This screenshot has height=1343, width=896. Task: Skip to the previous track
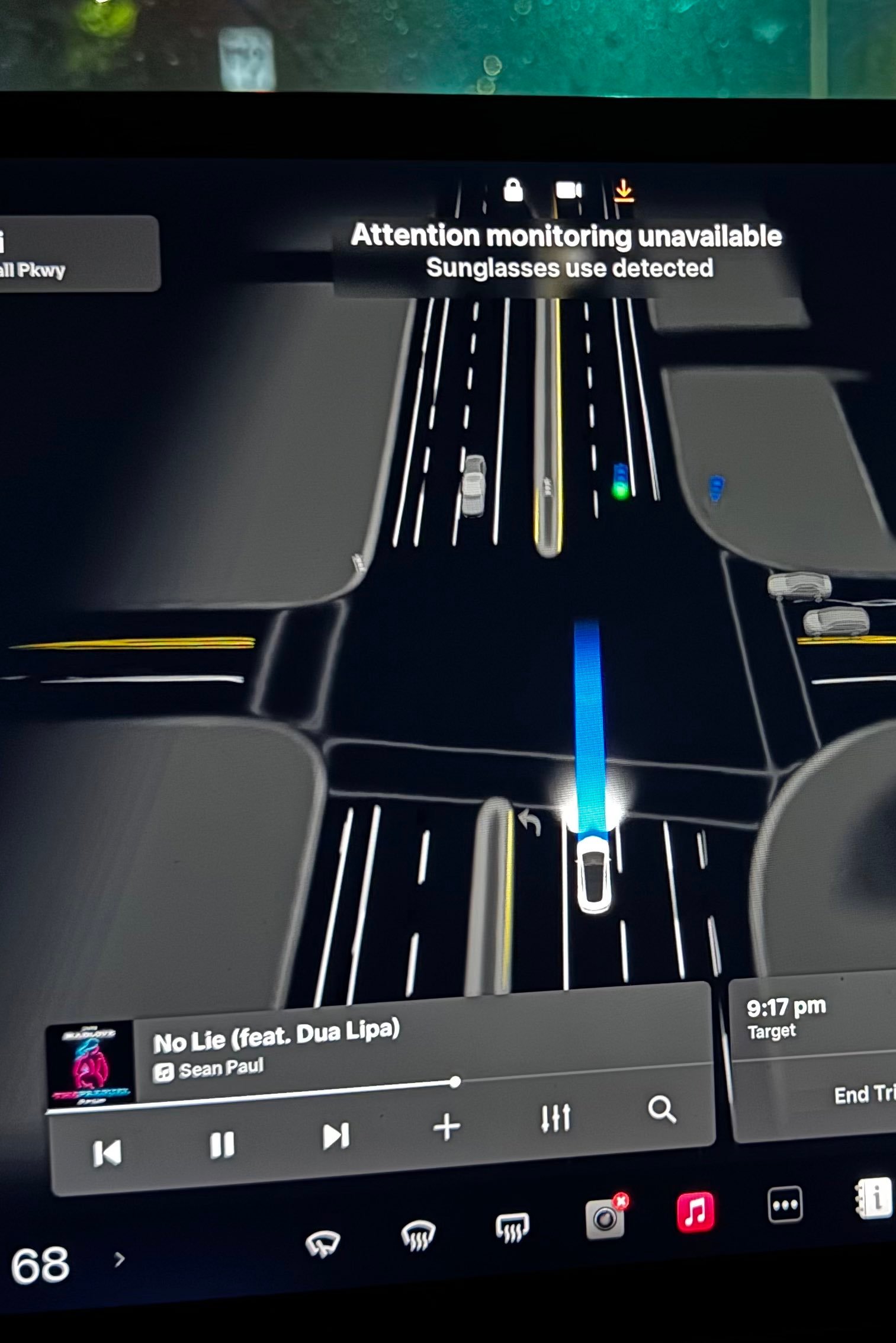click(x=107, y=1153)
